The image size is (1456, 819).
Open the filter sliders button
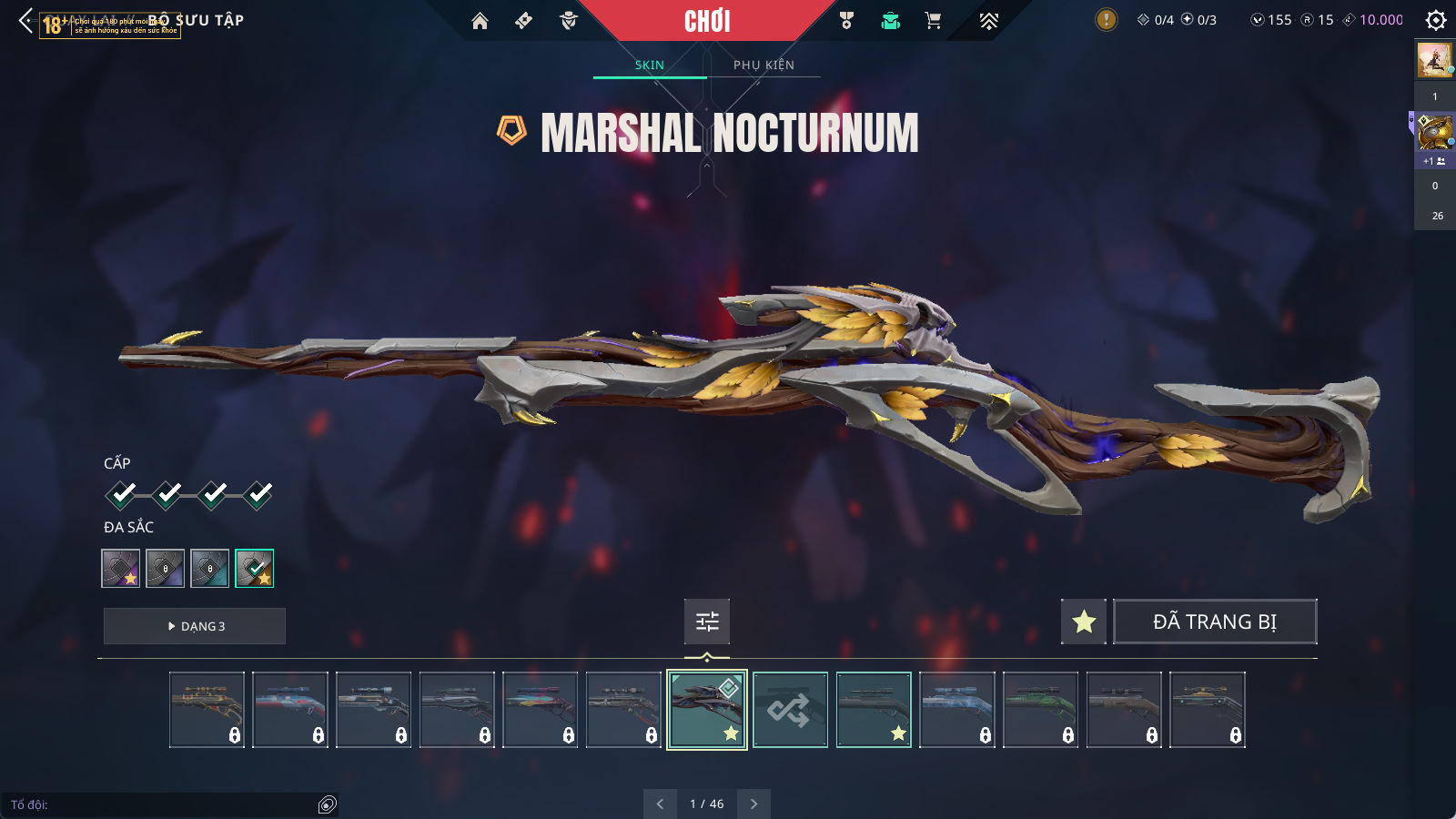click(707, 622)
